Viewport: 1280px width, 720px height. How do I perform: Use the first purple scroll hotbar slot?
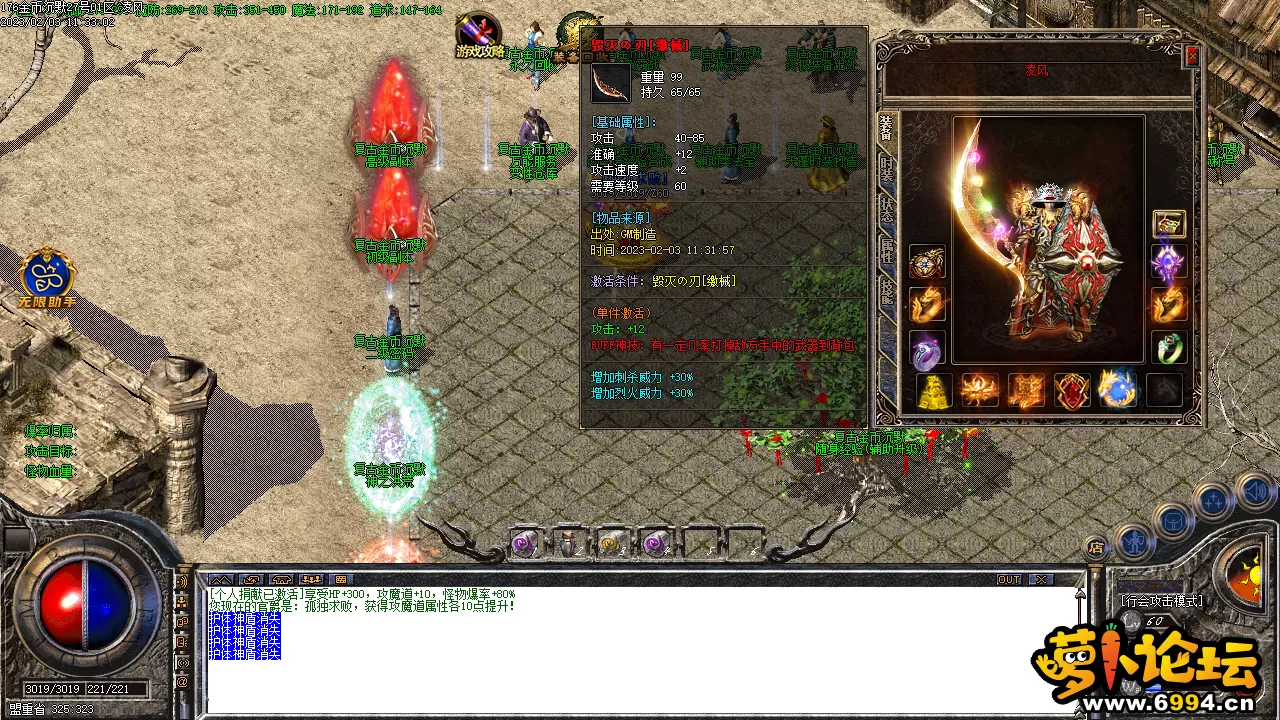tap(524, 543)
